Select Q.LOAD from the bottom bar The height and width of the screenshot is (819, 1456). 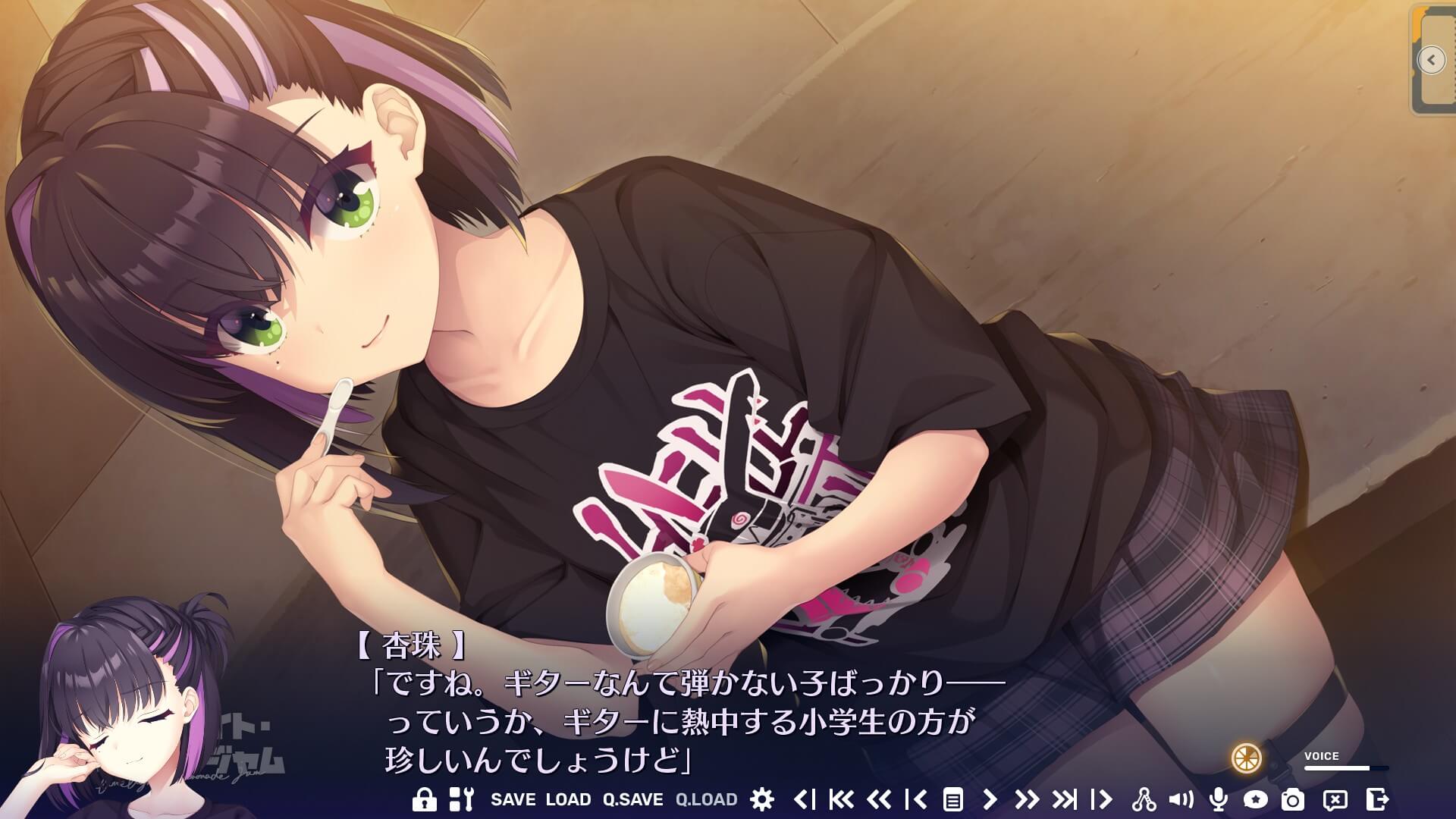pyautogui.click(x=704, y=799)
